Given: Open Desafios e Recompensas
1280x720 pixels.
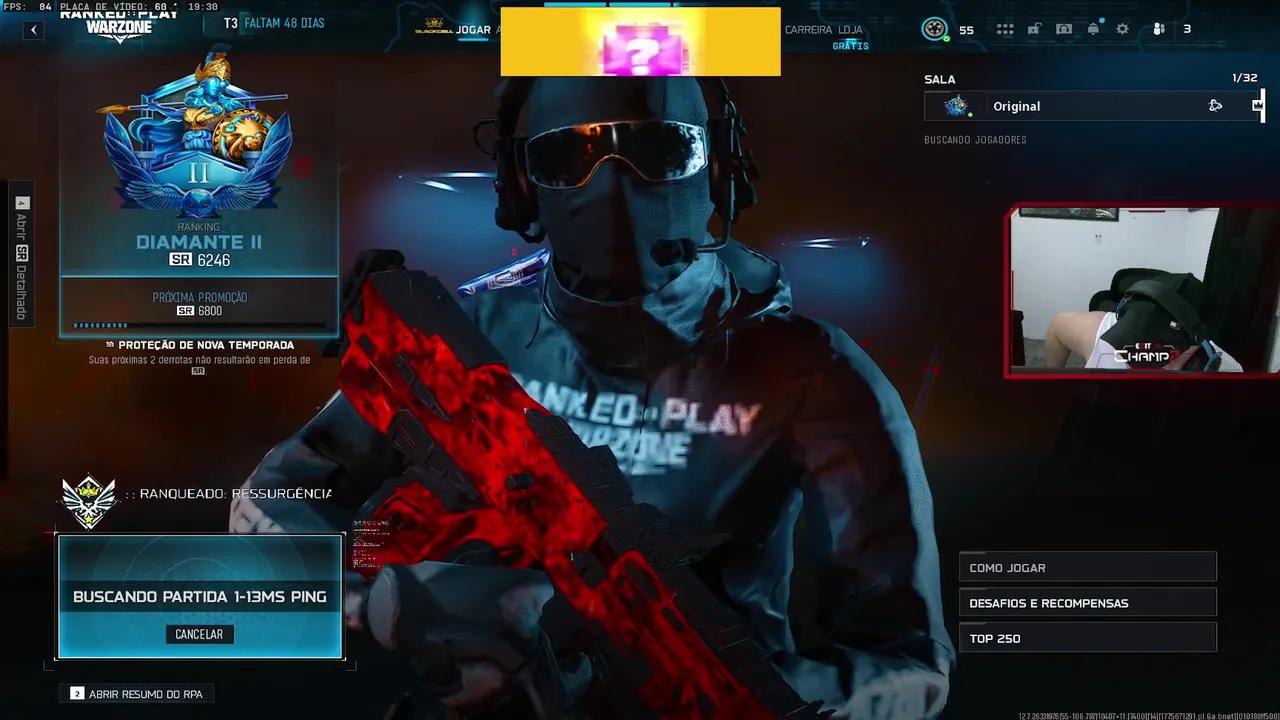Looking at the screenshot, I should pyautogui.click(x=1087, y=602).
